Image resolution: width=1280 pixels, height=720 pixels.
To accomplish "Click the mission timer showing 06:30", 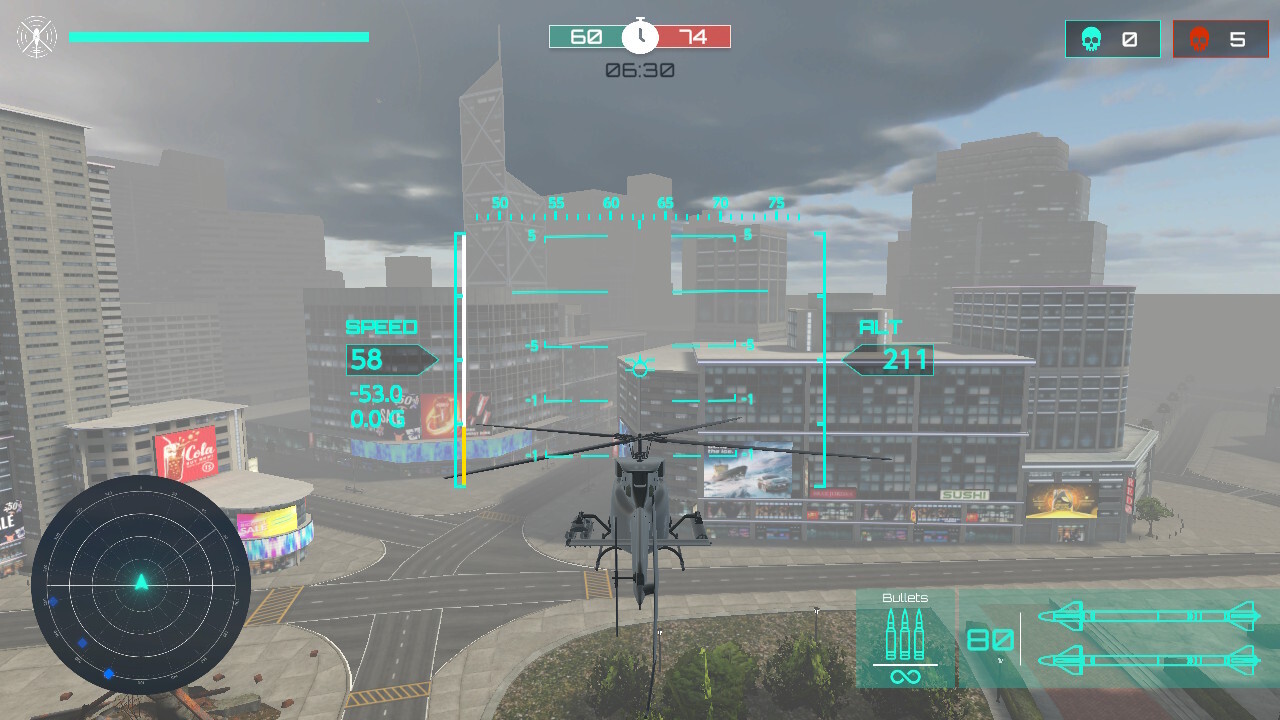I will (639, 69).
